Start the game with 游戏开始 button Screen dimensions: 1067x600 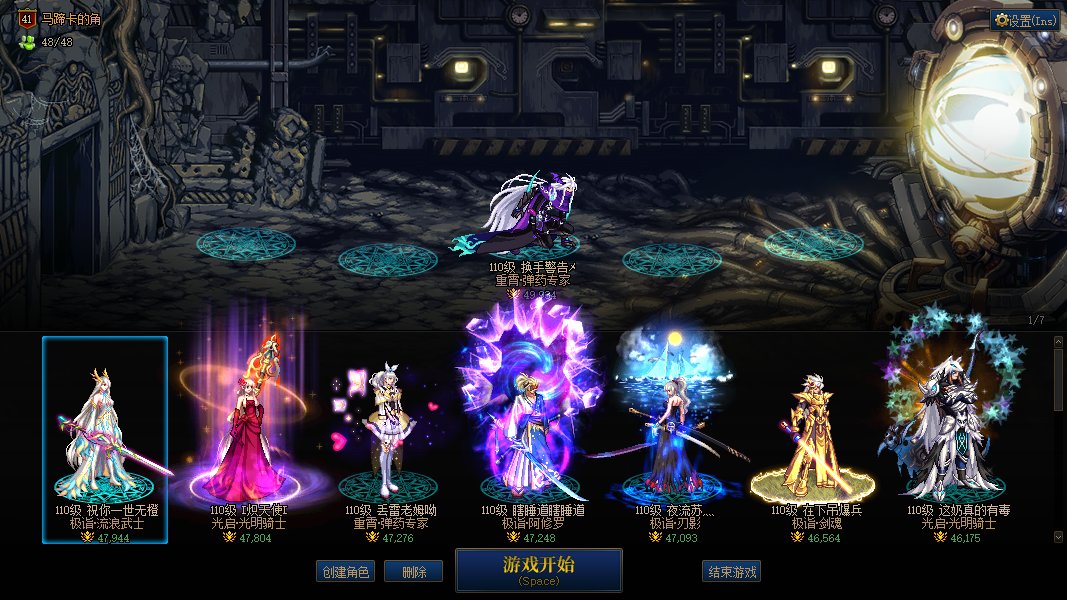tap(538, 570)
